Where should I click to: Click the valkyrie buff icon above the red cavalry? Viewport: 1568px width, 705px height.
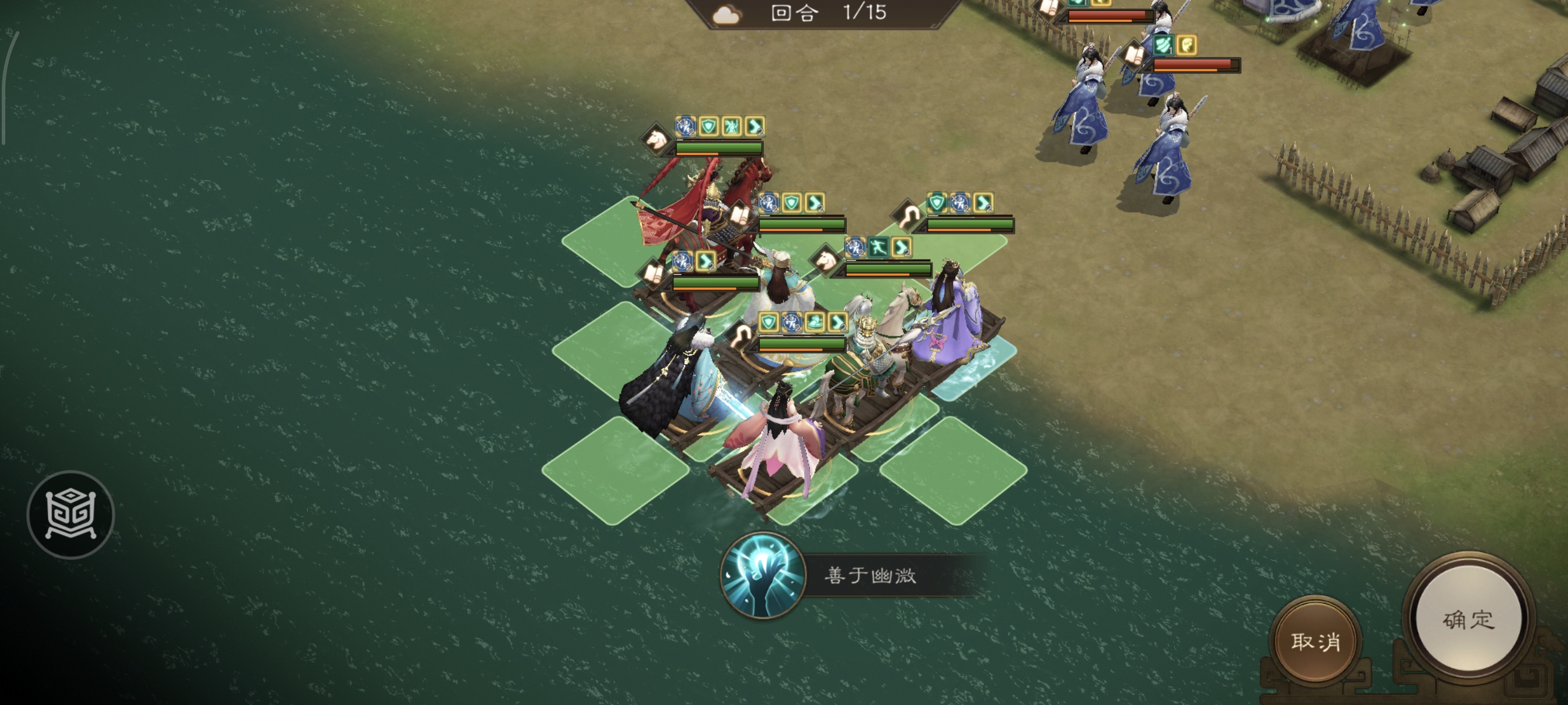coord(731,127)
